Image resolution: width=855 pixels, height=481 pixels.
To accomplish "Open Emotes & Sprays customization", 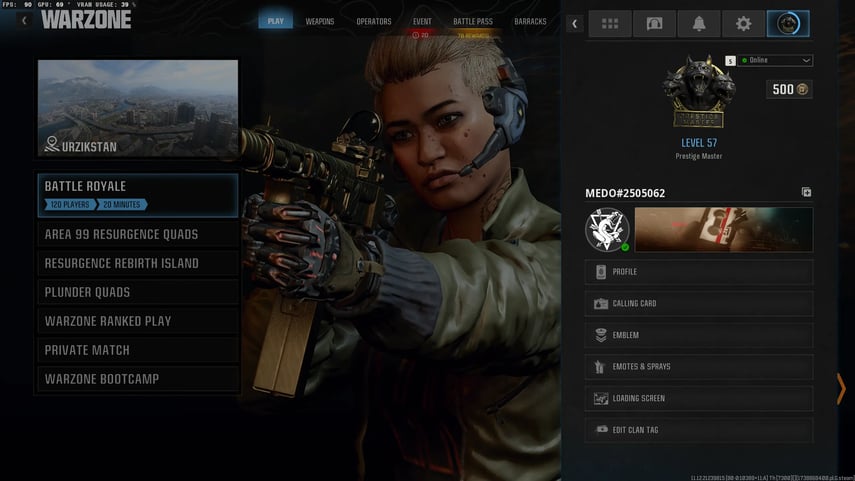I will pos(698,367).
